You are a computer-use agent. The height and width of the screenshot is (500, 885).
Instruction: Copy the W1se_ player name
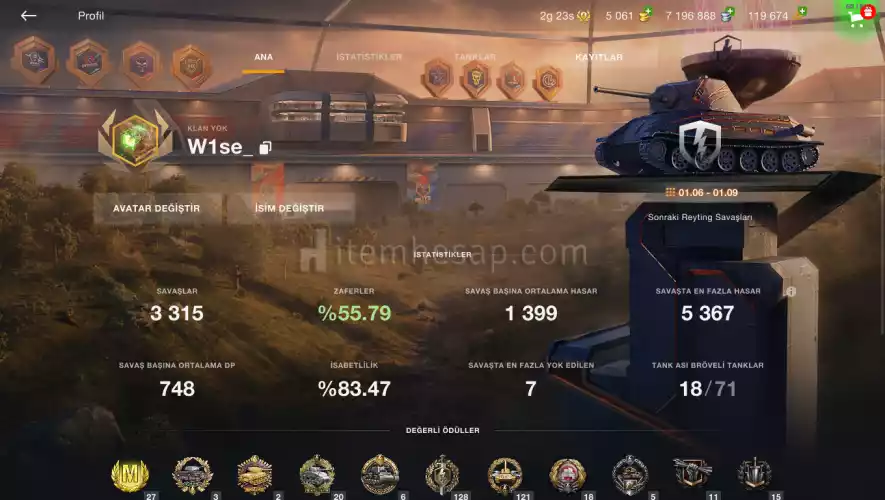pos(265,148)
